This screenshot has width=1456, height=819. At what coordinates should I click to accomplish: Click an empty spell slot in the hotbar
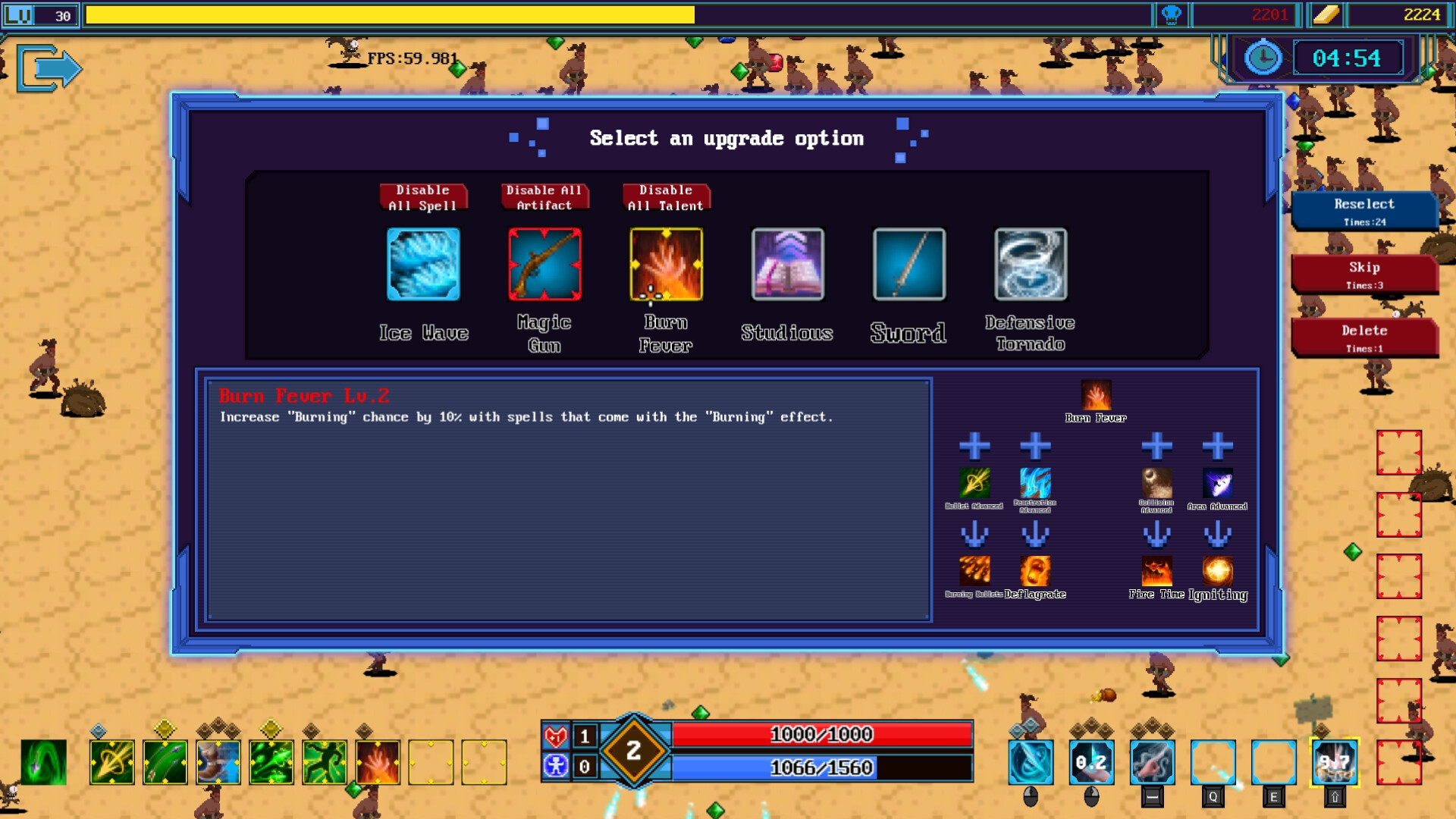[x=430, y=762]
